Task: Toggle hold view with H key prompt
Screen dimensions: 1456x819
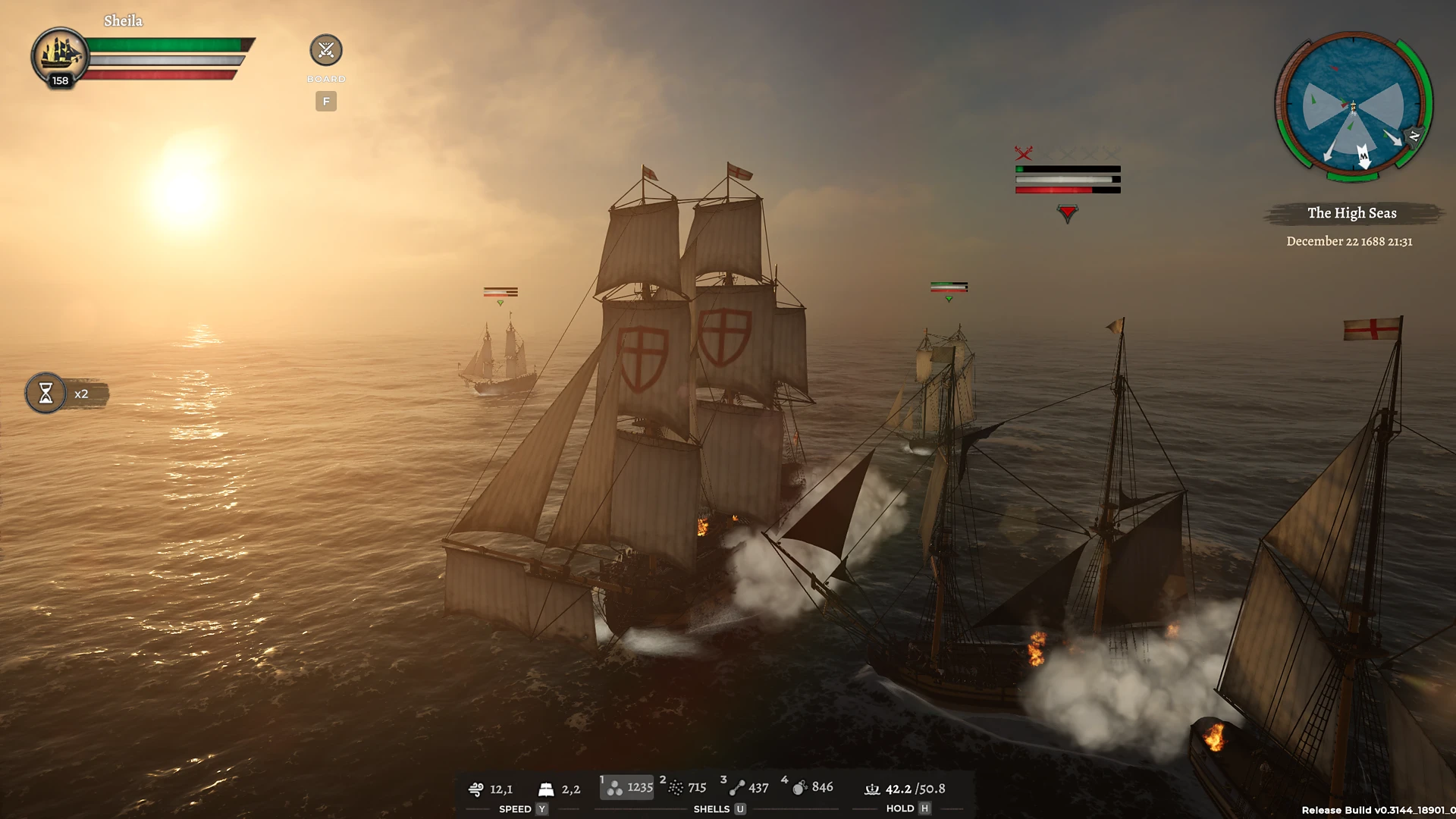Action: click(924, 808)
